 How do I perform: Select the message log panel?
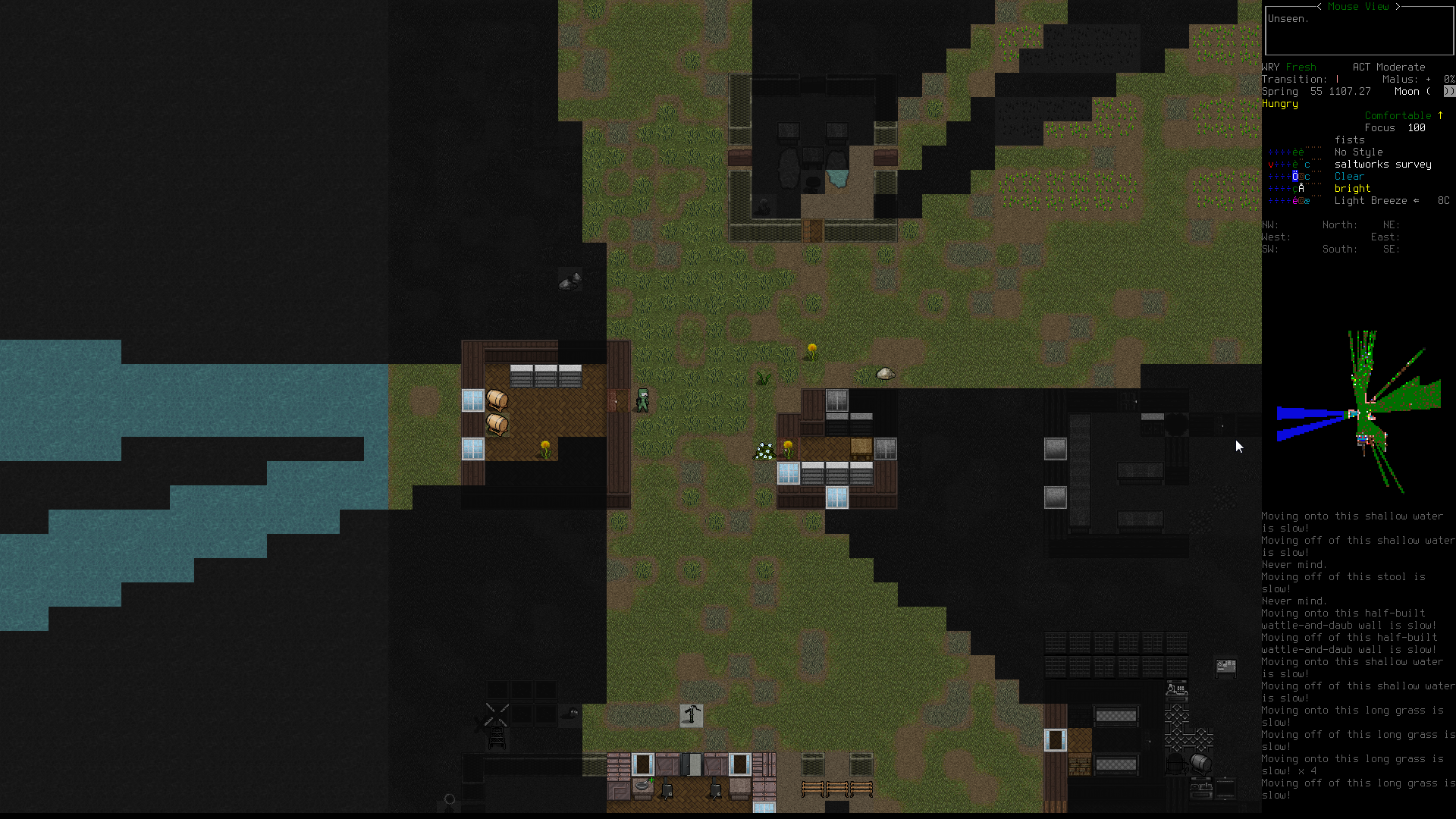(1357, 655)
